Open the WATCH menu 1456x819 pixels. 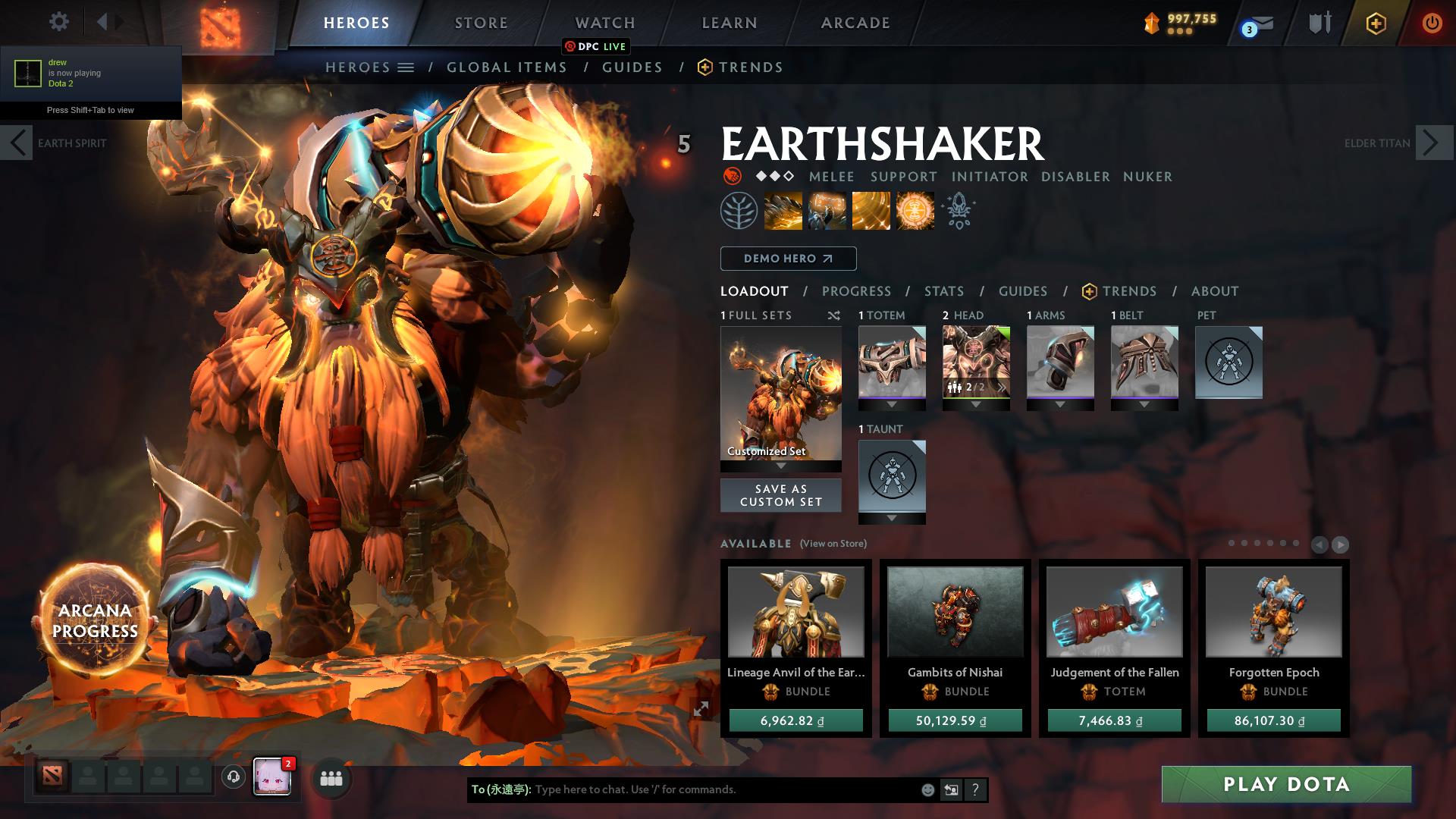click(x=604, y=23)
